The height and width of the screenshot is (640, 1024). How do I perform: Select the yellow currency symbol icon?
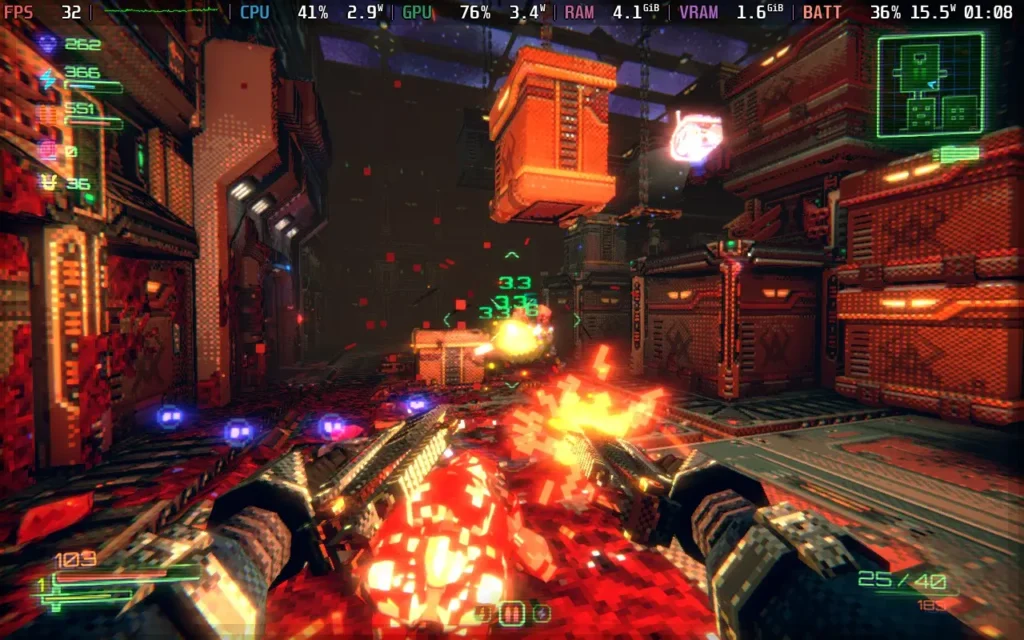[x=47, y=183]
